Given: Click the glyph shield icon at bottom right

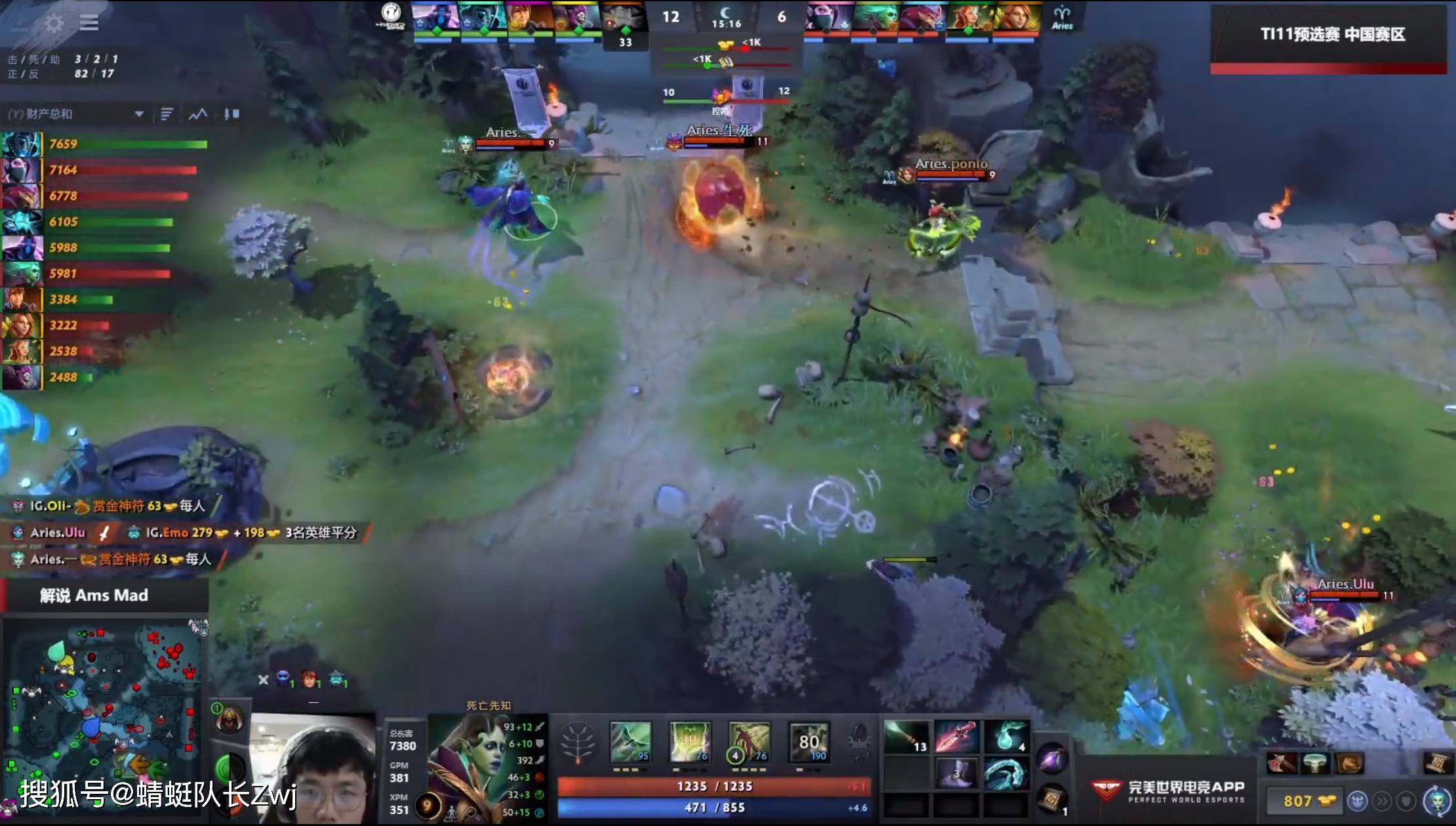Looking at the screenshot, I should coord(1405,802).
